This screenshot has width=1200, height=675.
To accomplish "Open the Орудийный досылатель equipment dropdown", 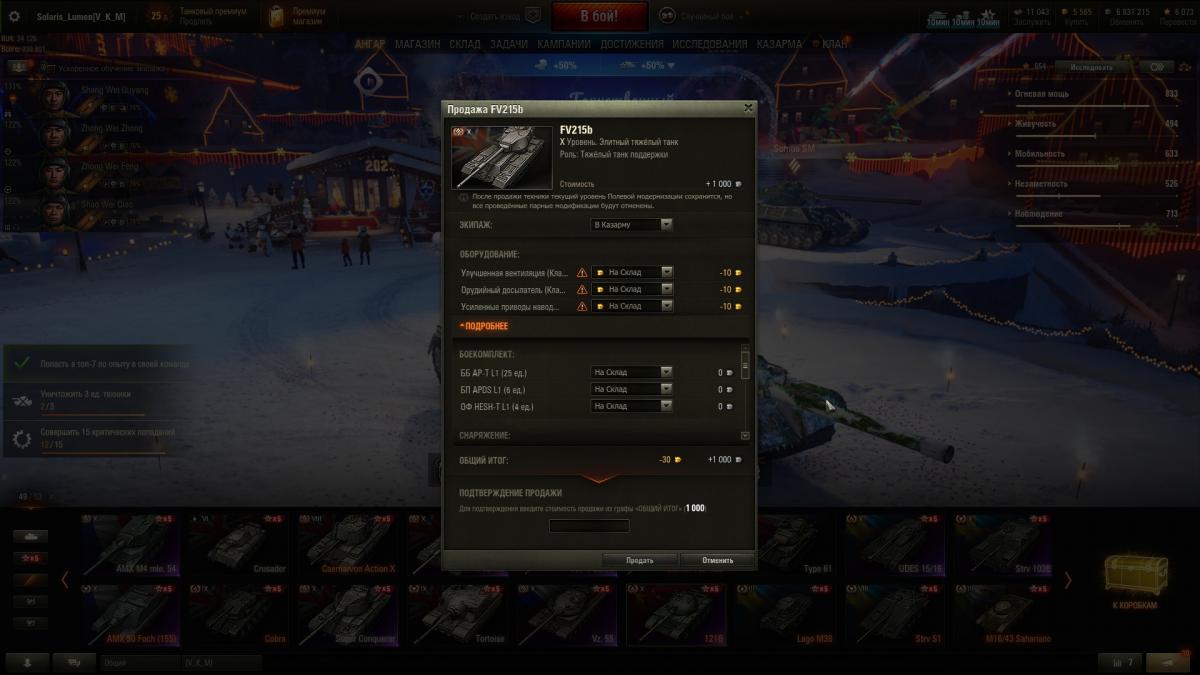I will coord(632,289).
